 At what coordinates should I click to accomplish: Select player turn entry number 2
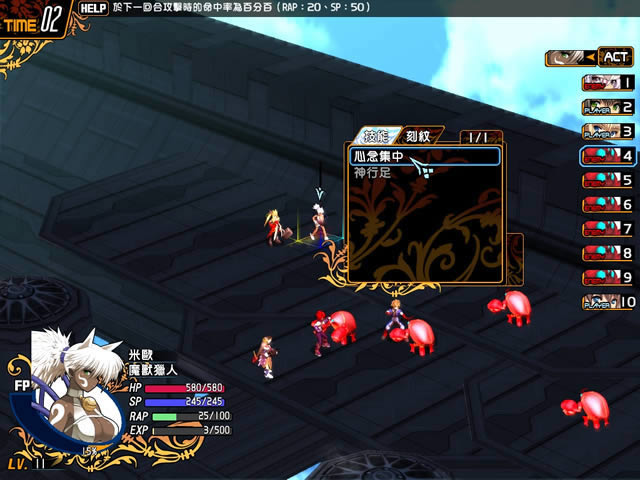click(x=607, y=107)
